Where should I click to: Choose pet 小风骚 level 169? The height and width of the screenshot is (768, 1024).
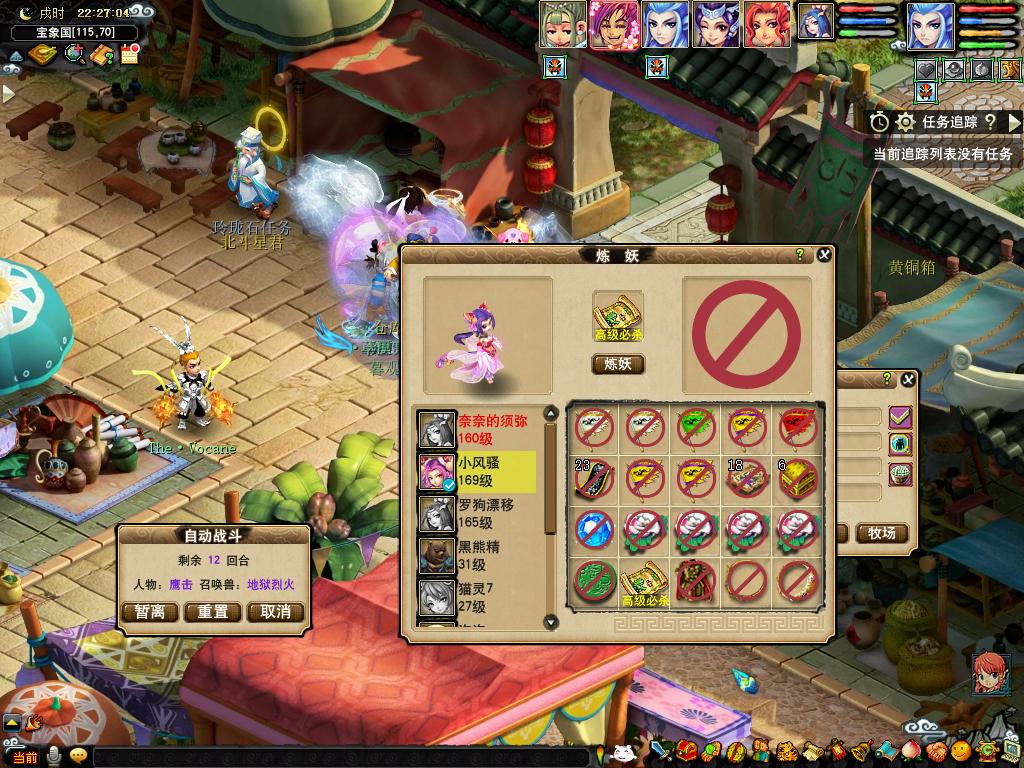[x=480, y=472]
